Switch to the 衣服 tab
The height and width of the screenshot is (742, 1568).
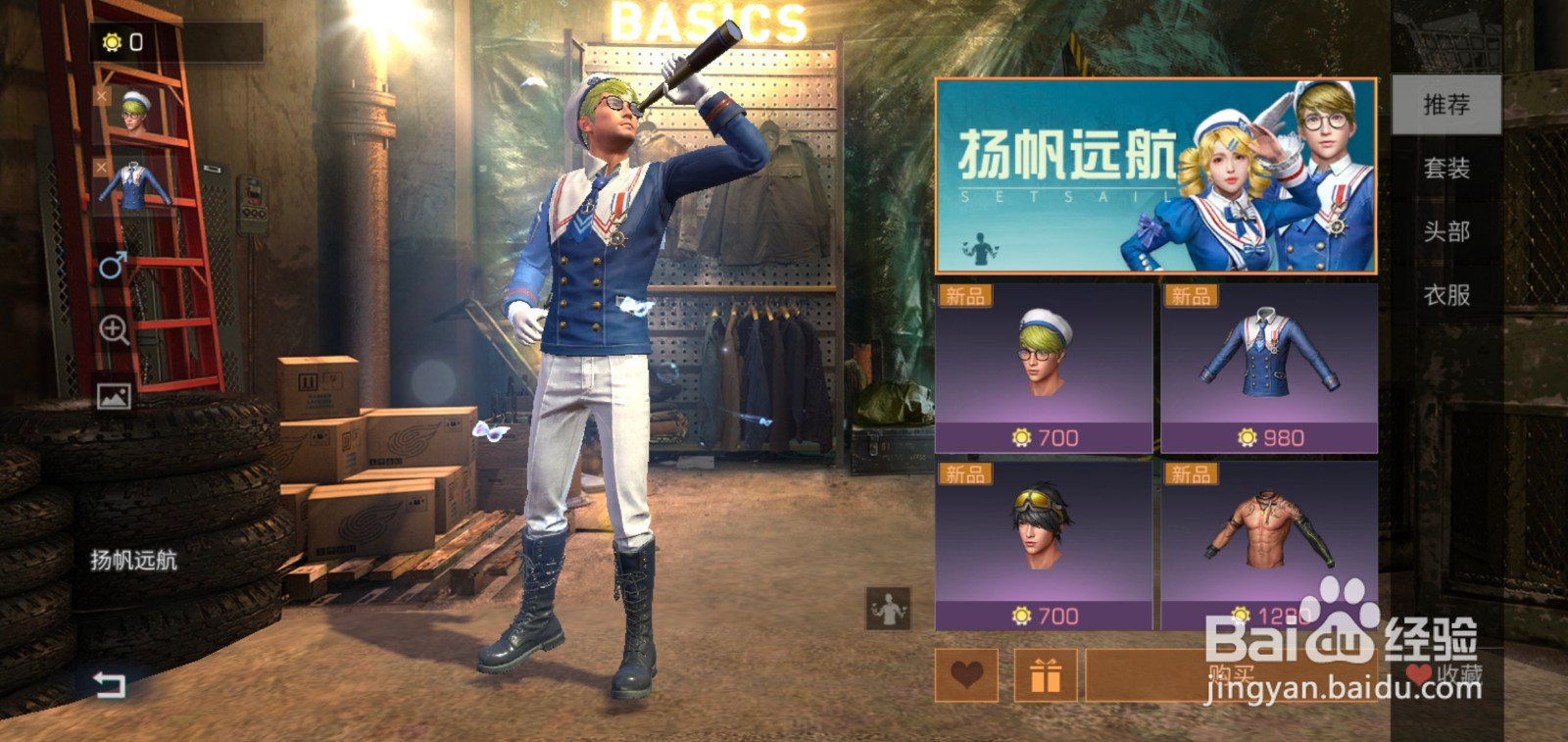tap(1447, 296)
